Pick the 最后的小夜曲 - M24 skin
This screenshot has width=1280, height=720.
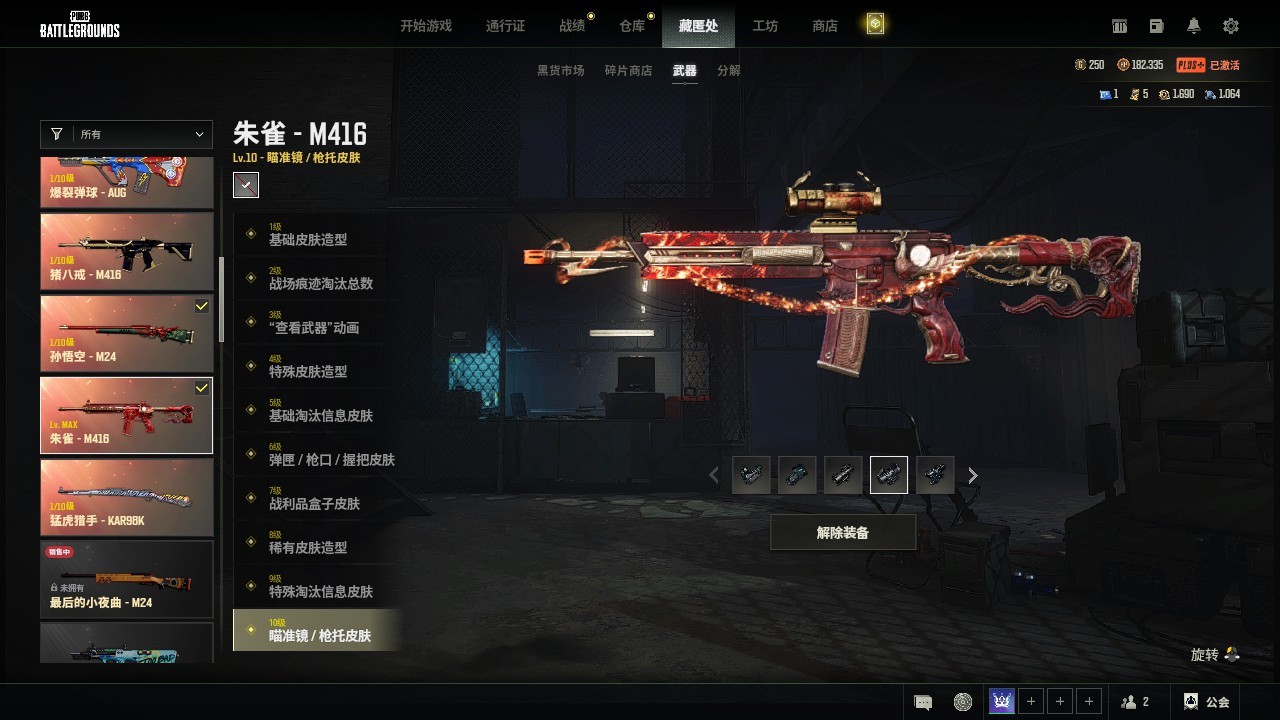pyautogui.click(x=126, y=579)
